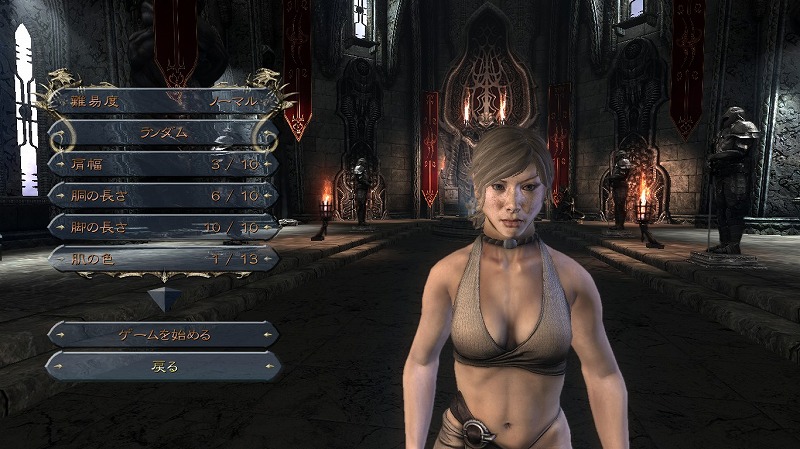Start the game with ゲームを始める
The image size is (800, 449).
point(163,334)
